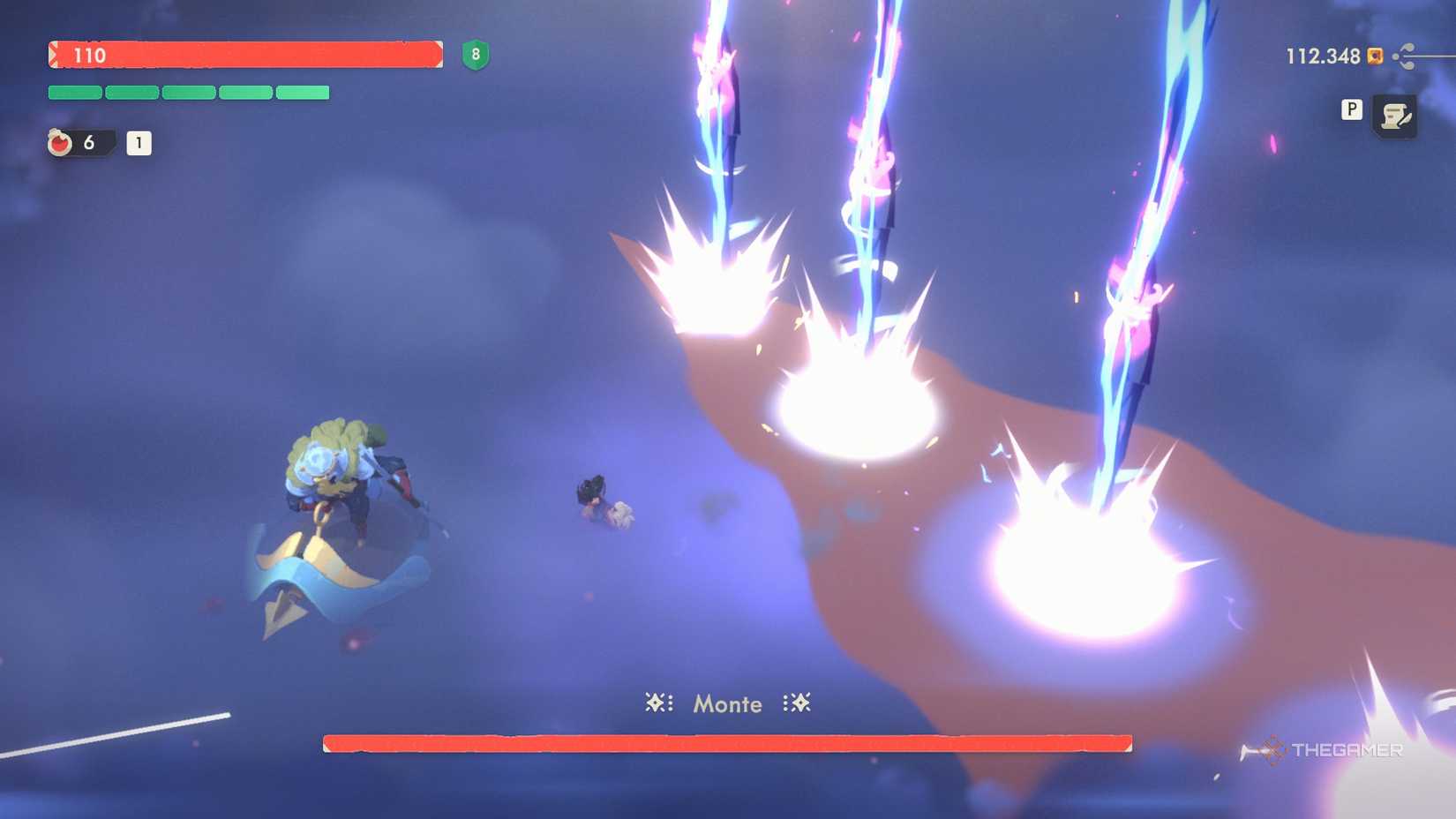
Task: Click the sparkle emblem beside Monte's name
Action: click(x=657, y=703)
